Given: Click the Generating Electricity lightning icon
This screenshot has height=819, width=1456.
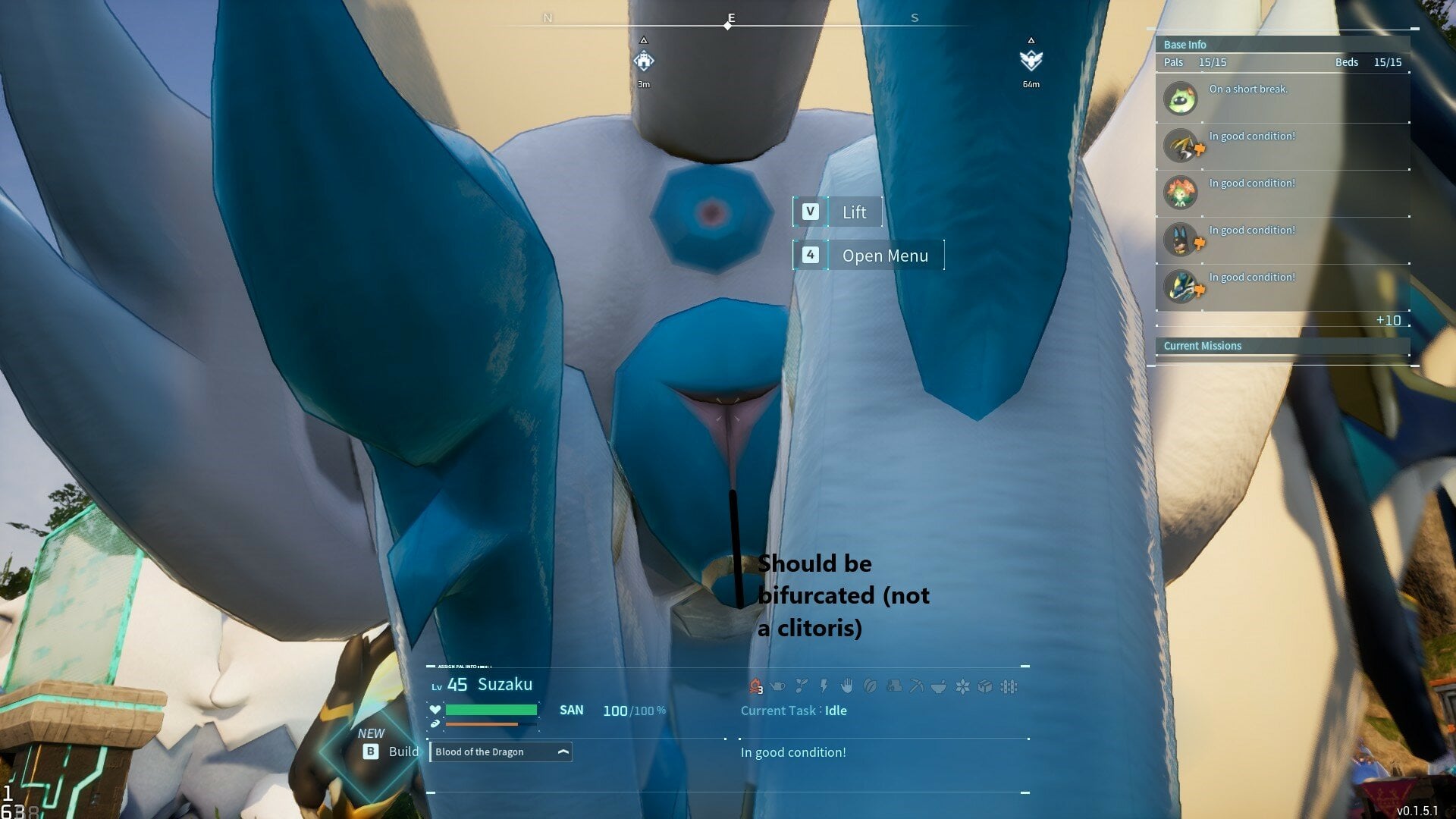Looking at the screenshot, I should [x=824, y=686].
